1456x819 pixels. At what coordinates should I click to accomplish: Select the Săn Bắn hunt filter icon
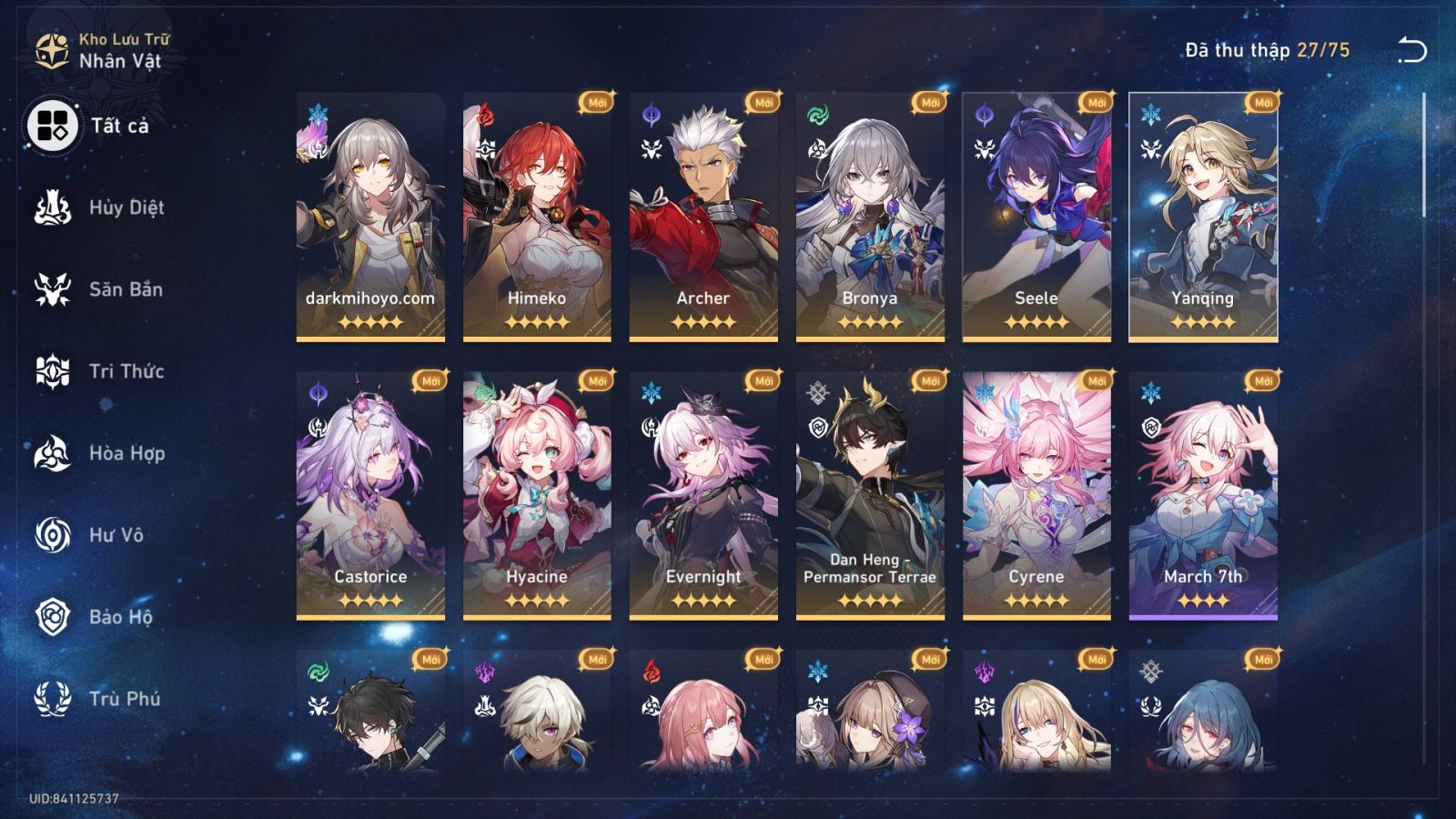(x=55, y=289)
